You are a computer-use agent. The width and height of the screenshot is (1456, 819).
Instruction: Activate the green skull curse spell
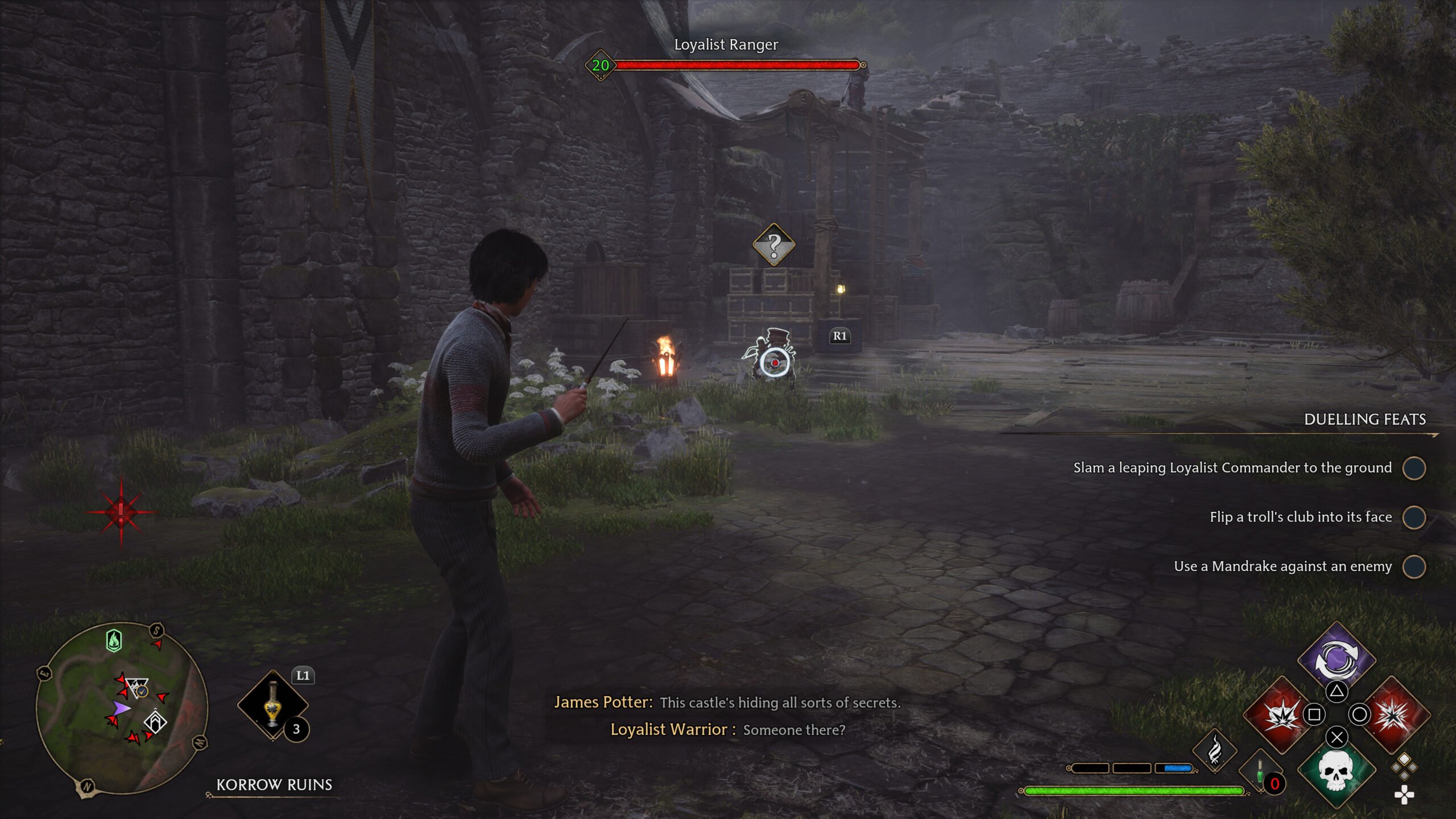click(1336, 770)
